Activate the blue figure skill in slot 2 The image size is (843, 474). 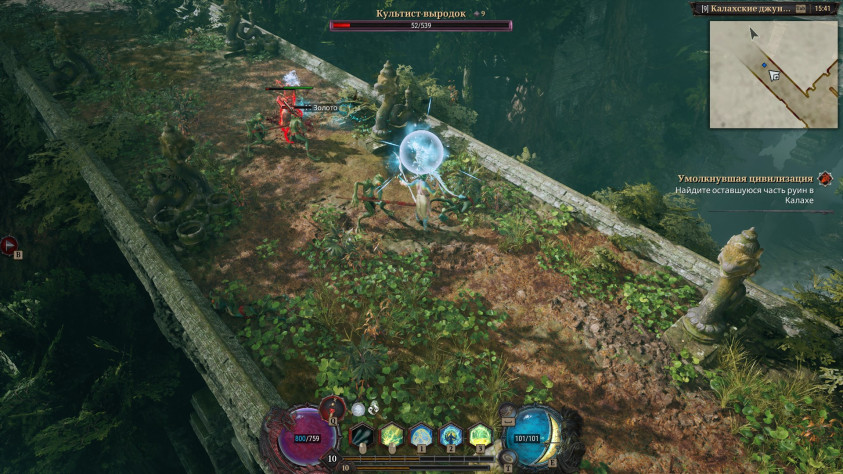point(451,435)
